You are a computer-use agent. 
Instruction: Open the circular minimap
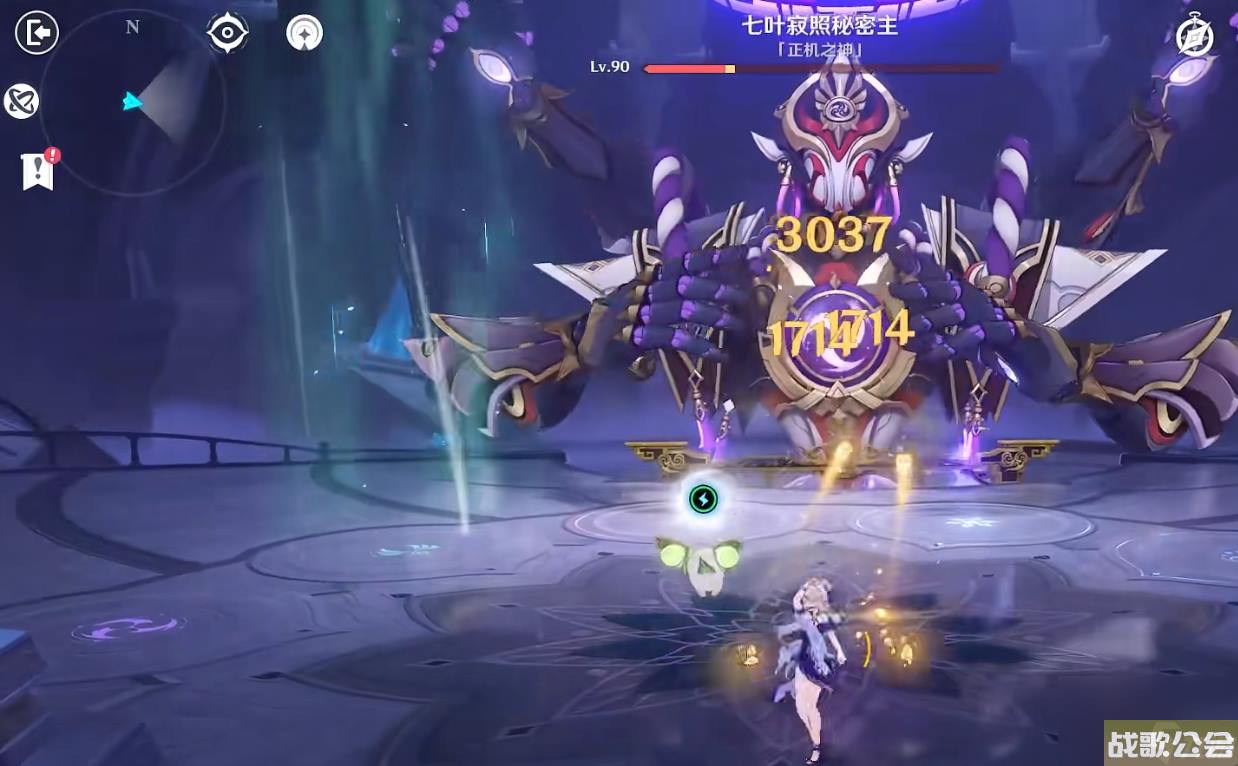pos(132,102)
